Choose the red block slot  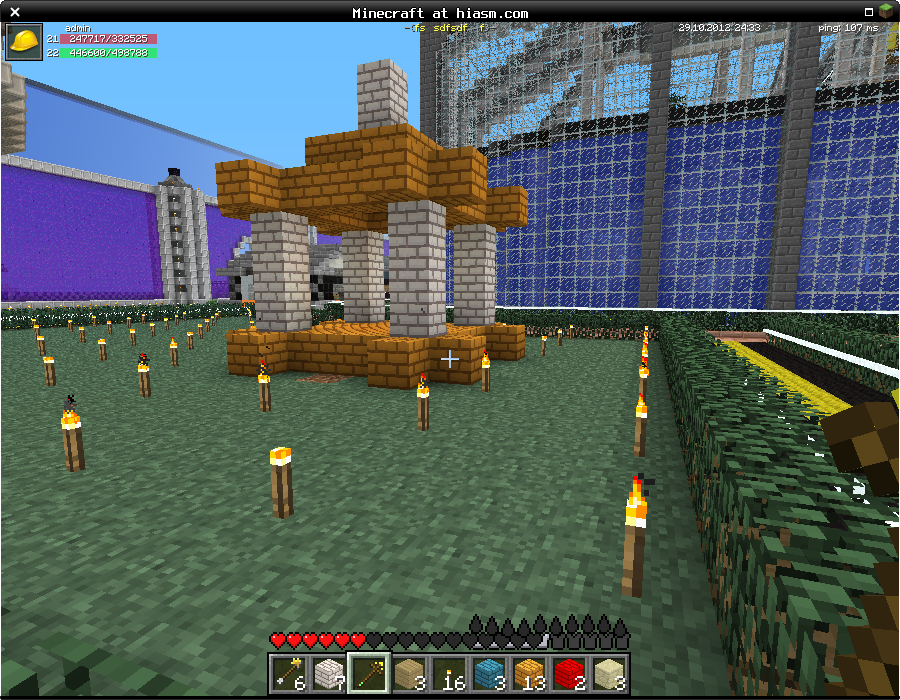[x=569, y=672]
